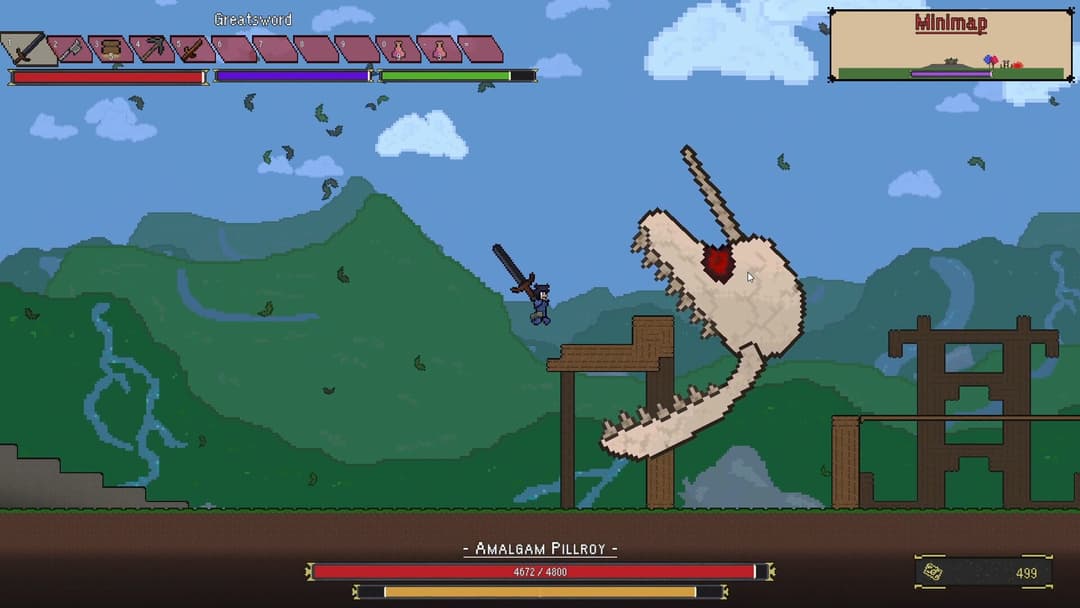Select the wooden chest hotbar slot

110,48
